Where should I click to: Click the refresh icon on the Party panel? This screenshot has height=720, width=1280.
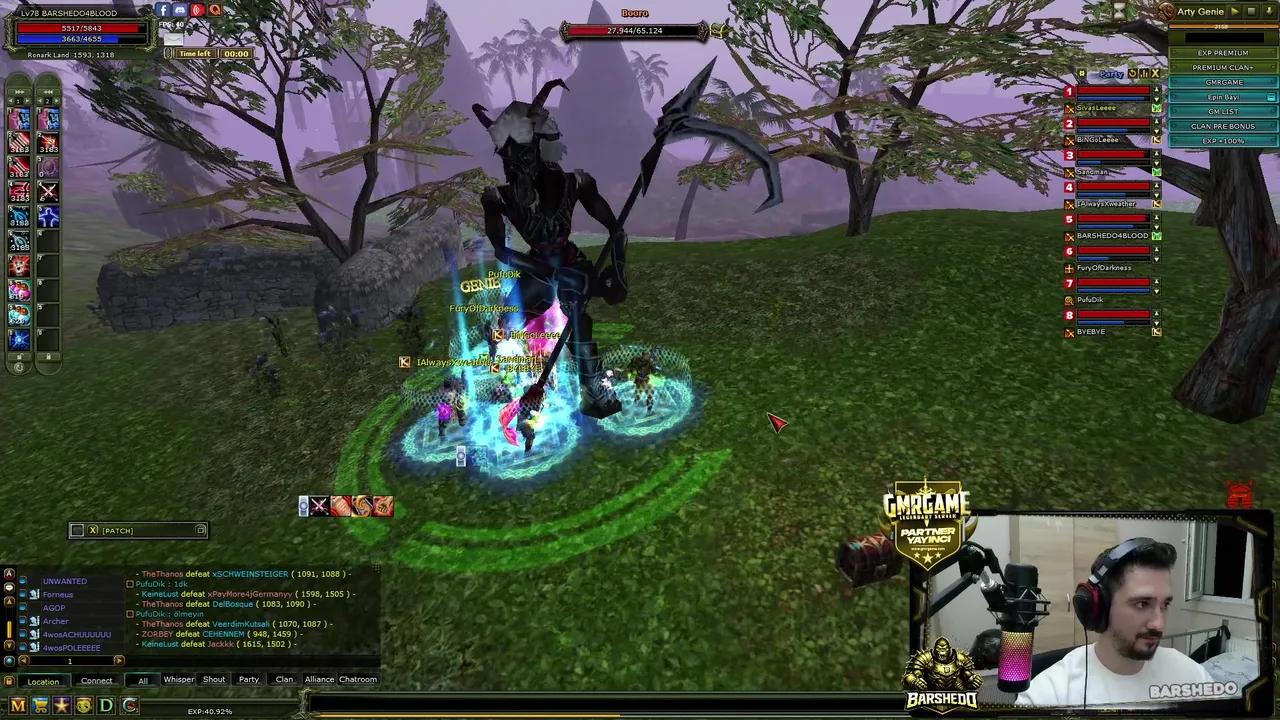coord(1132,73)
